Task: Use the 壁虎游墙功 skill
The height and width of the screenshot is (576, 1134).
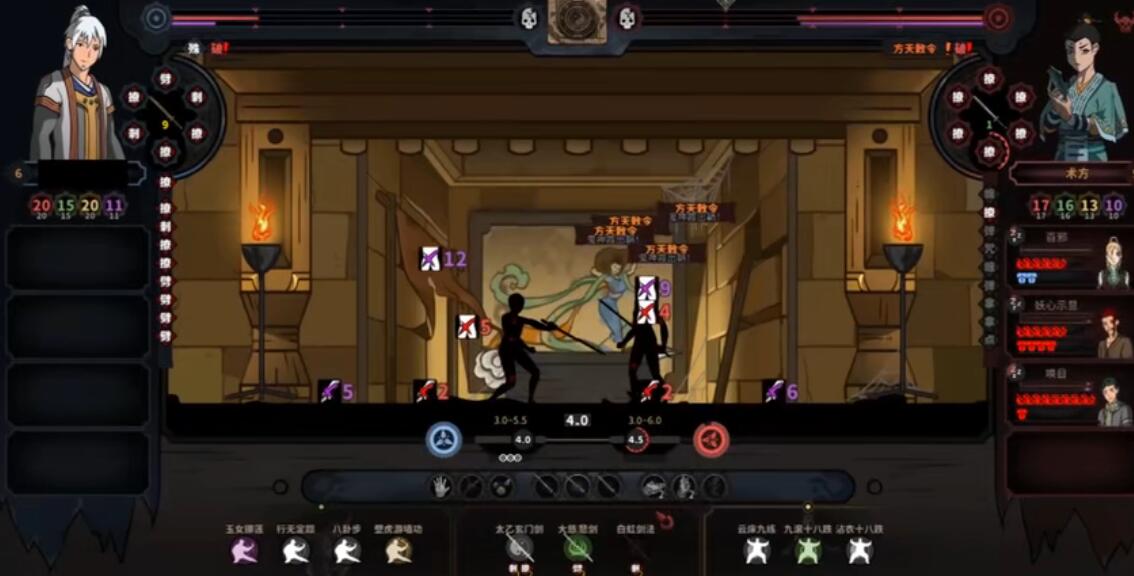Action: [399, 549]
